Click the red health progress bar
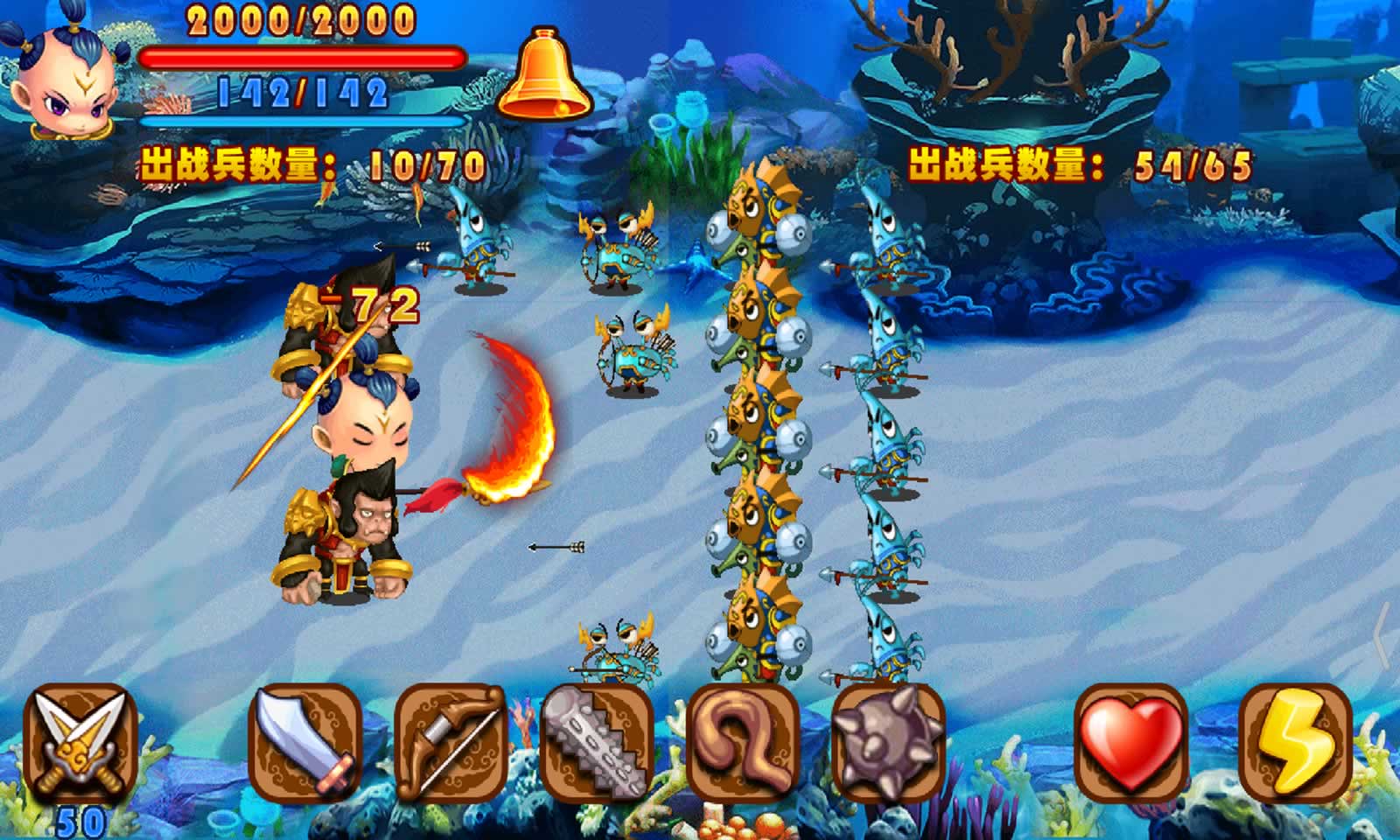The width and height of the screenshot is (1400, 840). (x=302, y=57)
